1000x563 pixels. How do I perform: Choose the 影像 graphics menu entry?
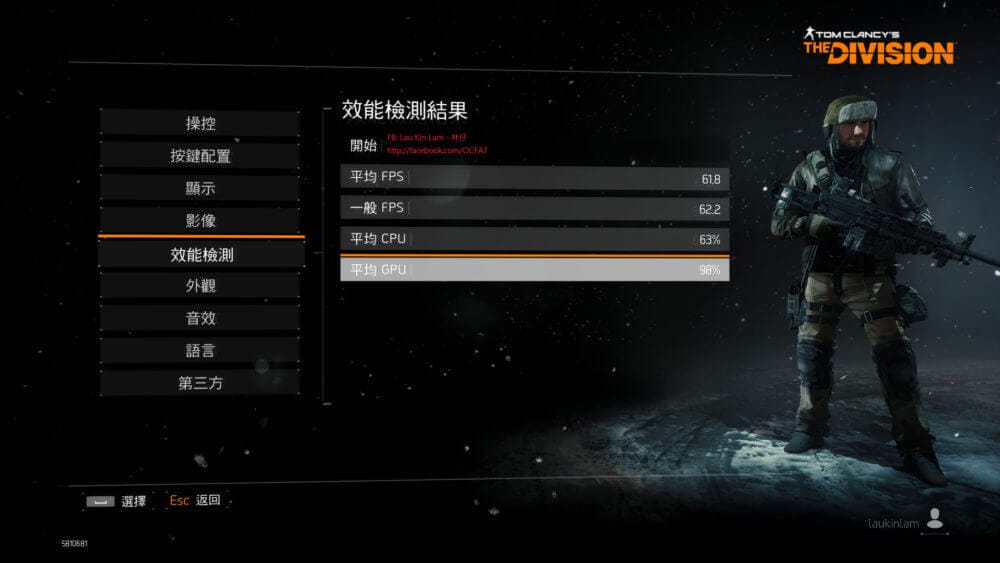(x=200, y=220)
